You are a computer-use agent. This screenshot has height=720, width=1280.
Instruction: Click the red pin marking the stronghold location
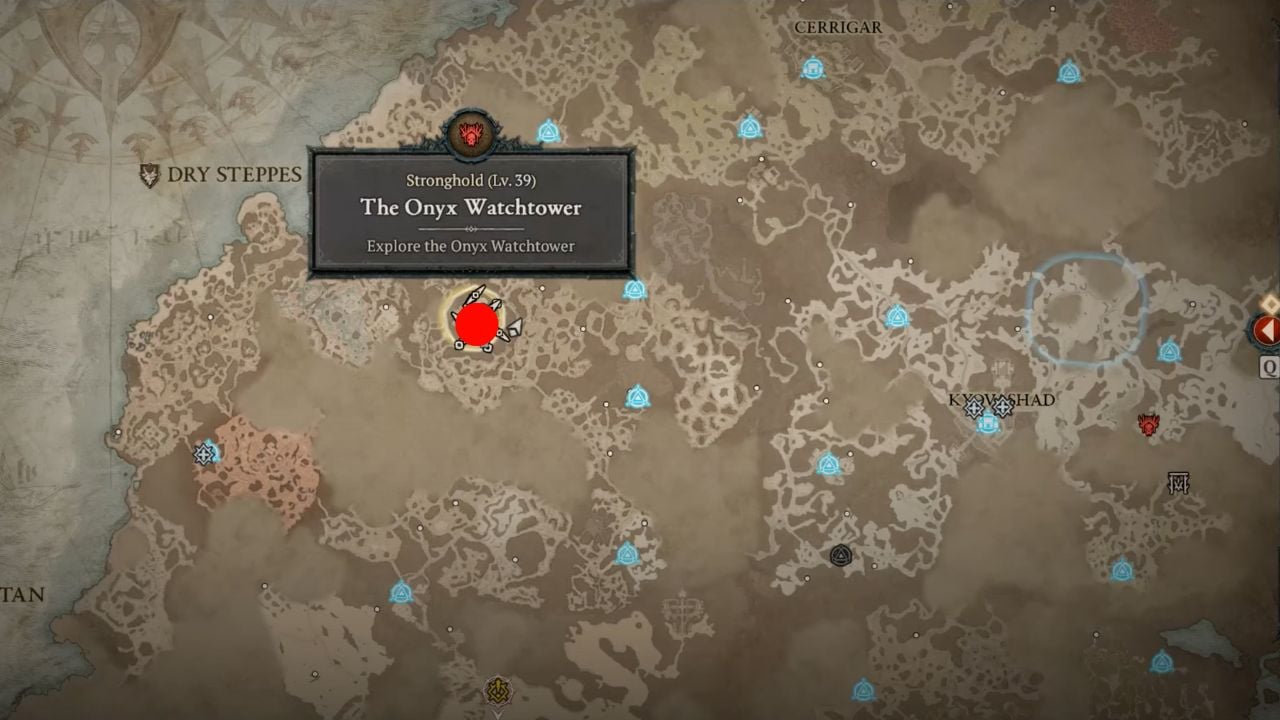(477, 324)
